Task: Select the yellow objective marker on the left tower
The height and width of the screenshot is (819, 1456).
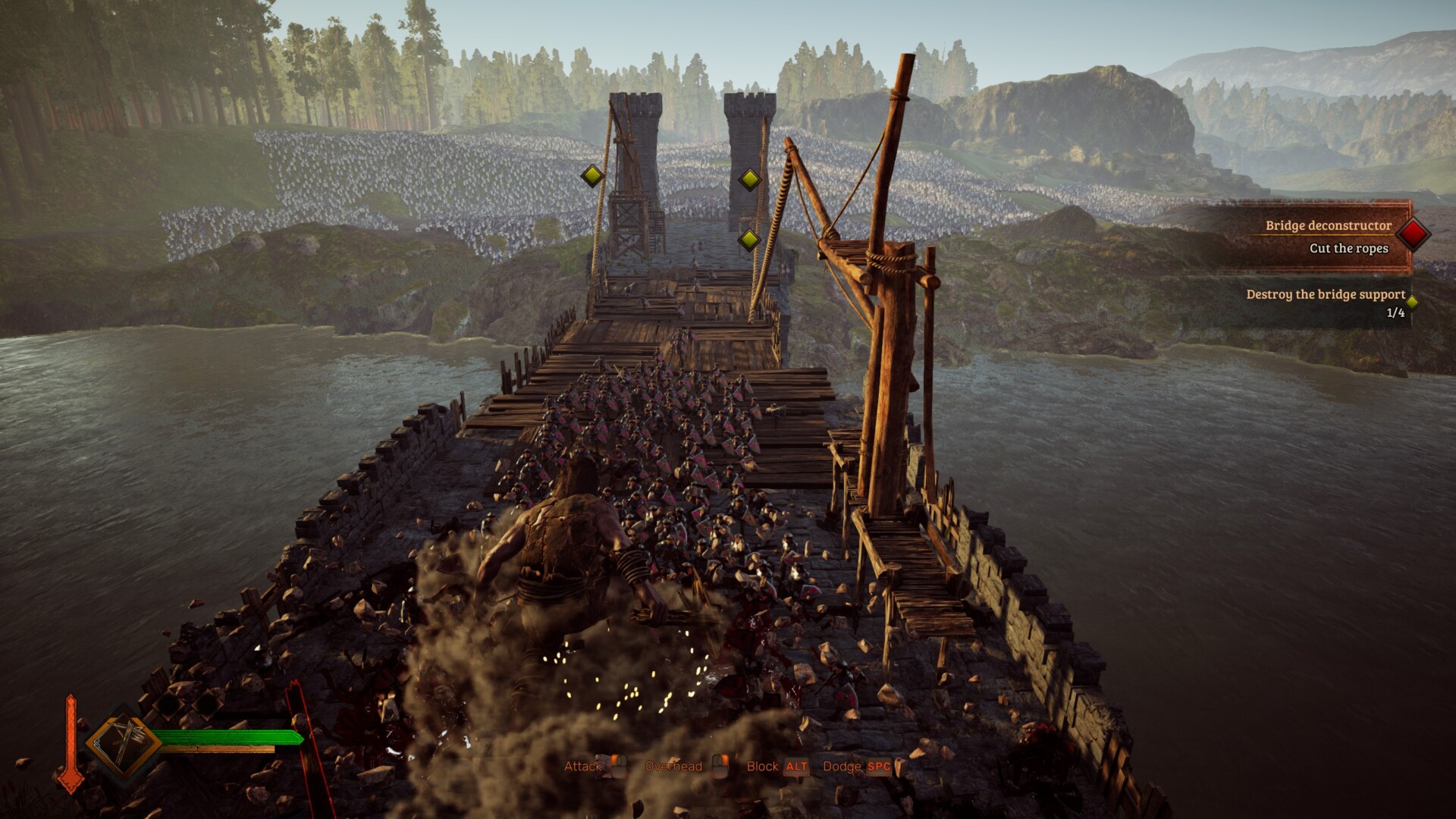Action: click(x=591, y=176)
